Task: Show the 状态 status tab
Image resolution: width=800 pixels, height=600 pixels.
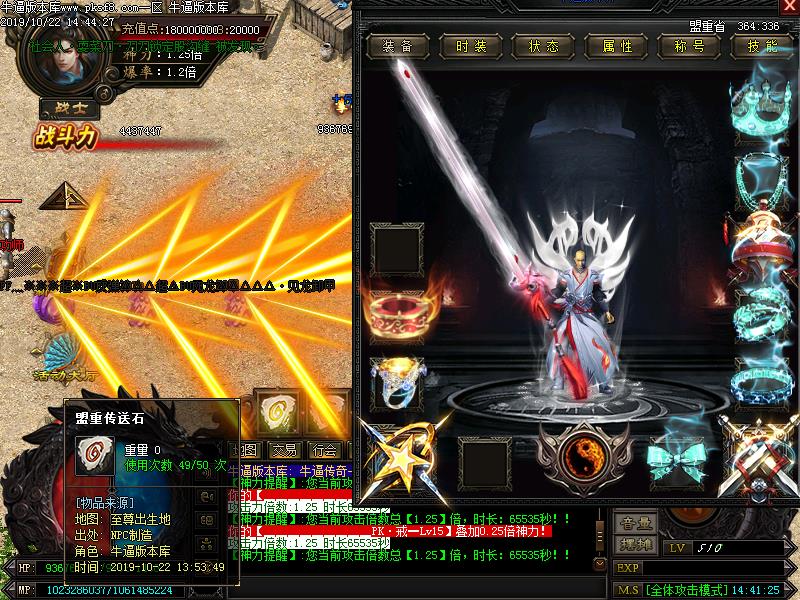Action: (543, 47)
